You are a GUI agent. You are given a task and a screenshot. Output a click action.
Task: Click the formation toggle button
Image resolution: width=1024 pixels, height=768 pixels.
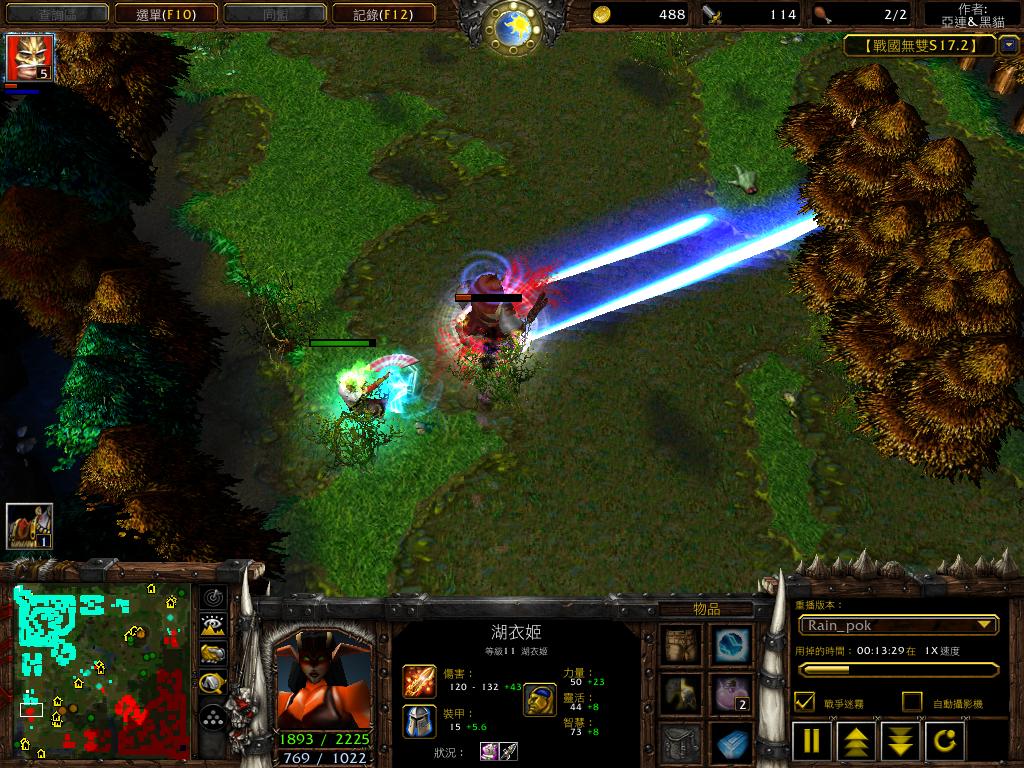(213, 717)
